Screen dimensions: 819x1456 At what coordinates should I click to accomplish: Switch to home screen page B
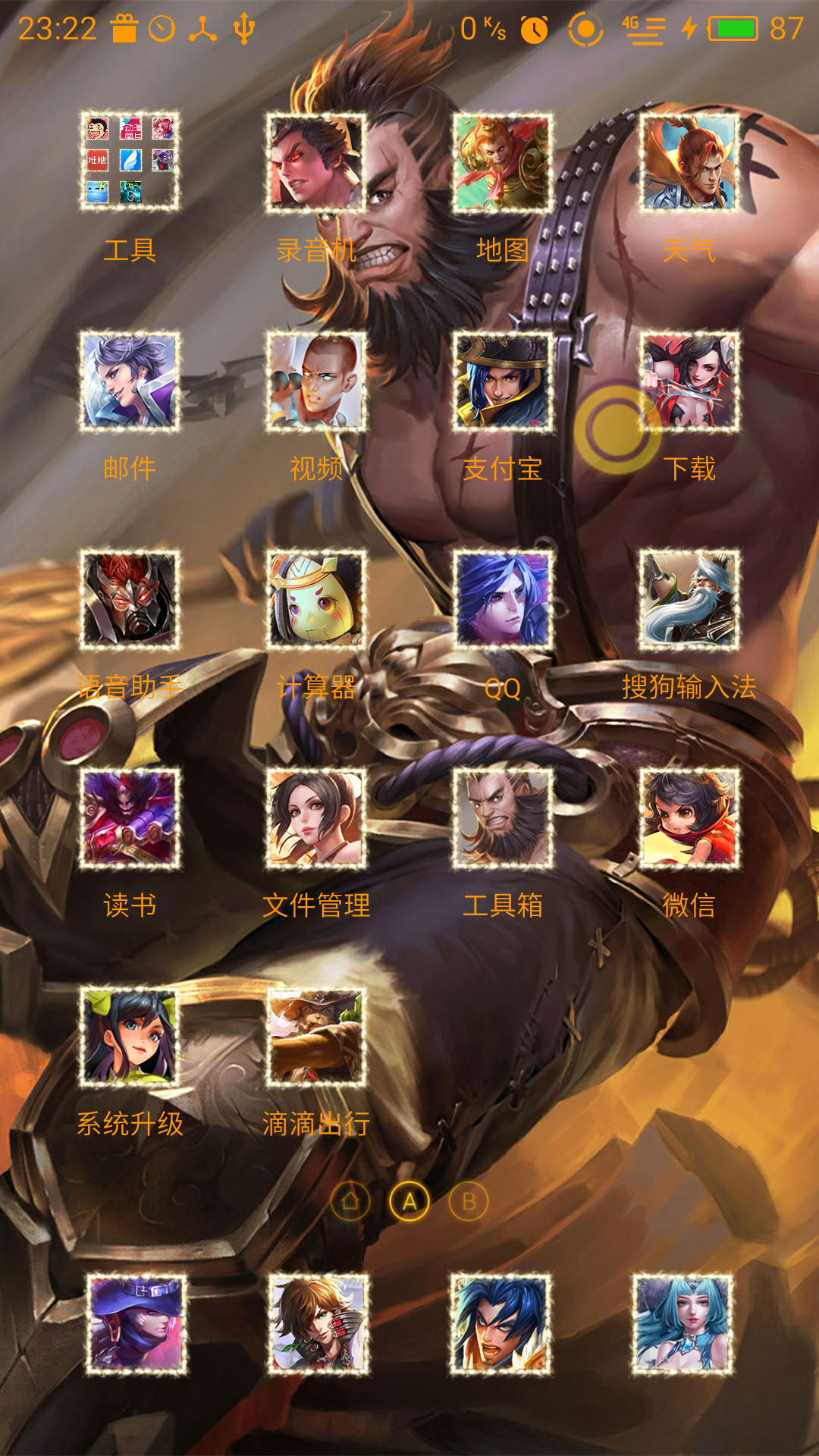[469, 1201]
